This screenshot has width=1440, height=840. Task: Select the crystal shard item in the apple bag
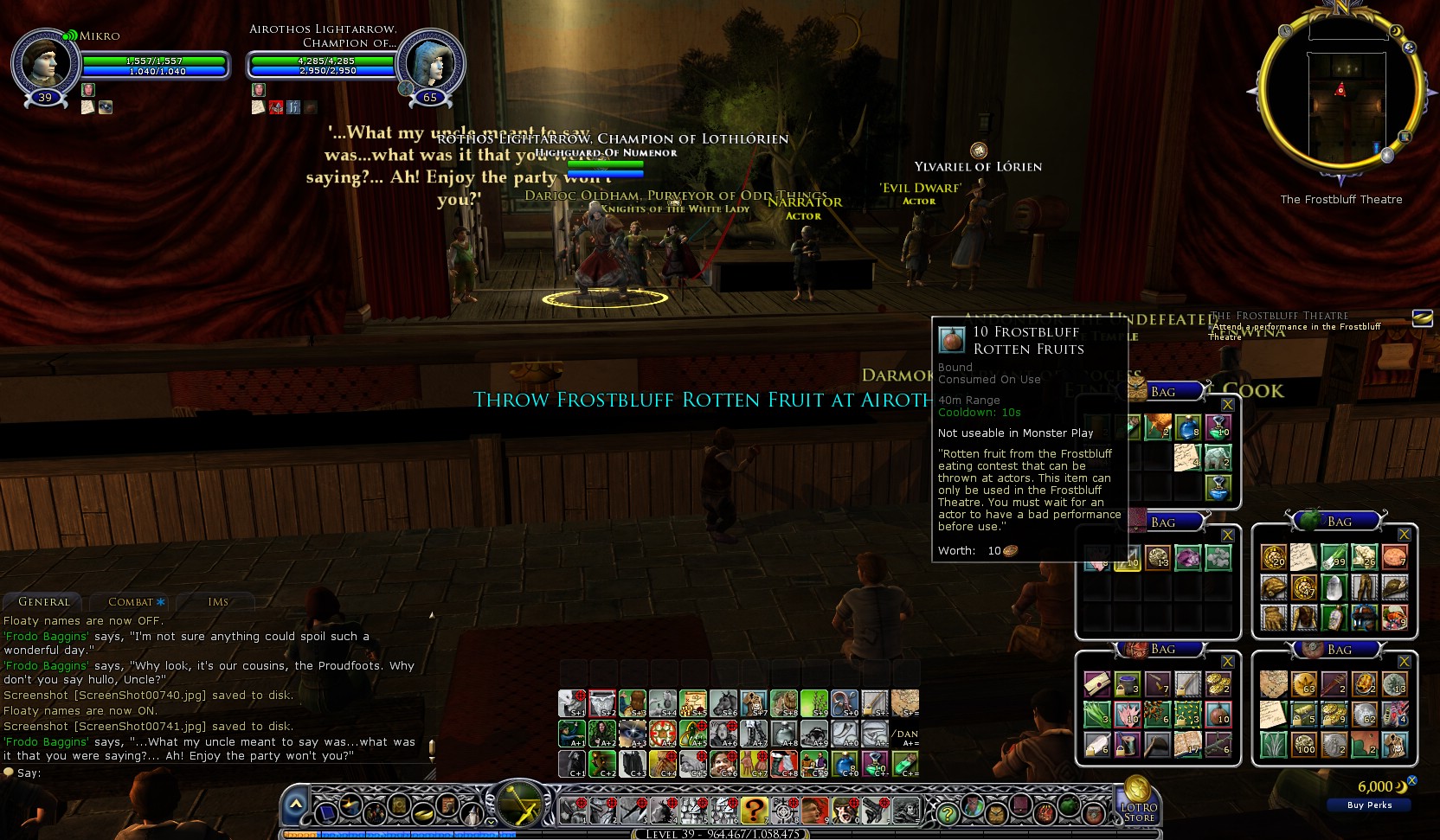[x=1334, y=587]
